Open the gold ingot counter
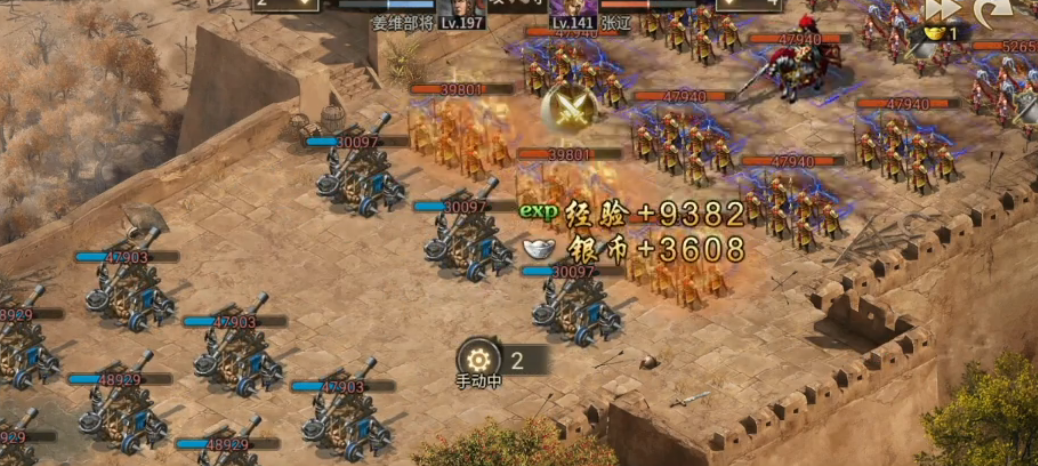This screenshot has height=466, width=1038. tap(938, 34)
